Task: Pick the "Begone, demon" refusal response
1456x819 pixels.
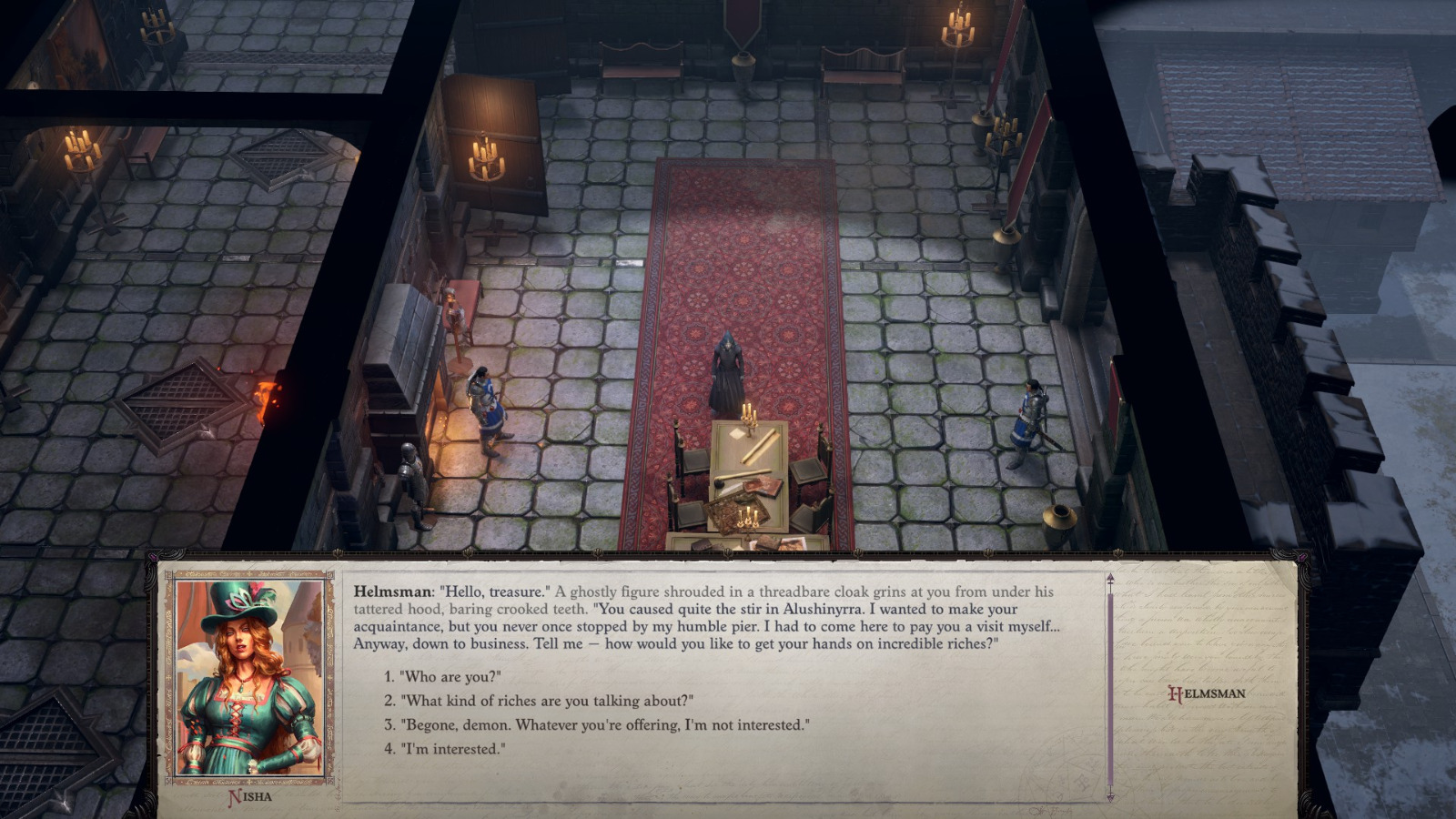Action: click(x=605, y=725)
